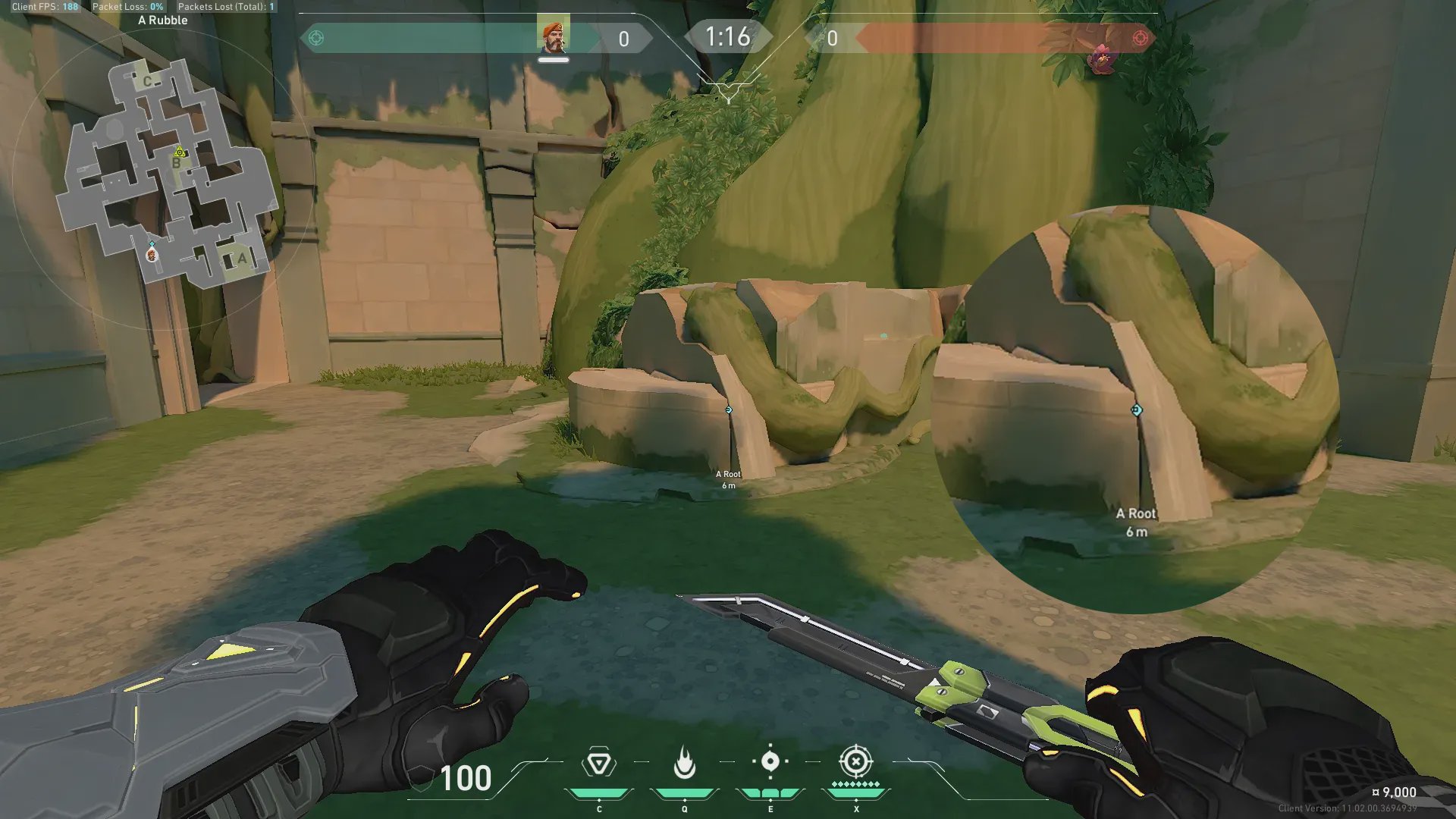This screenshot has width=1456, height=819.
Task: Select the enemy agent portrait
Action: coord(1101,58)
